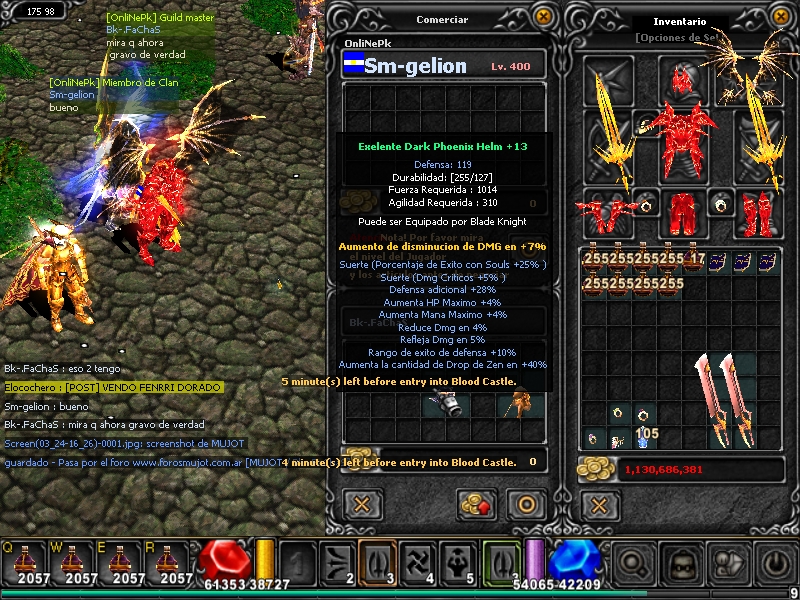Image resolution: width=800 pixels, height=600 pixels.
Task: Cancel the trade with the X button
Action: coord(363,504)
